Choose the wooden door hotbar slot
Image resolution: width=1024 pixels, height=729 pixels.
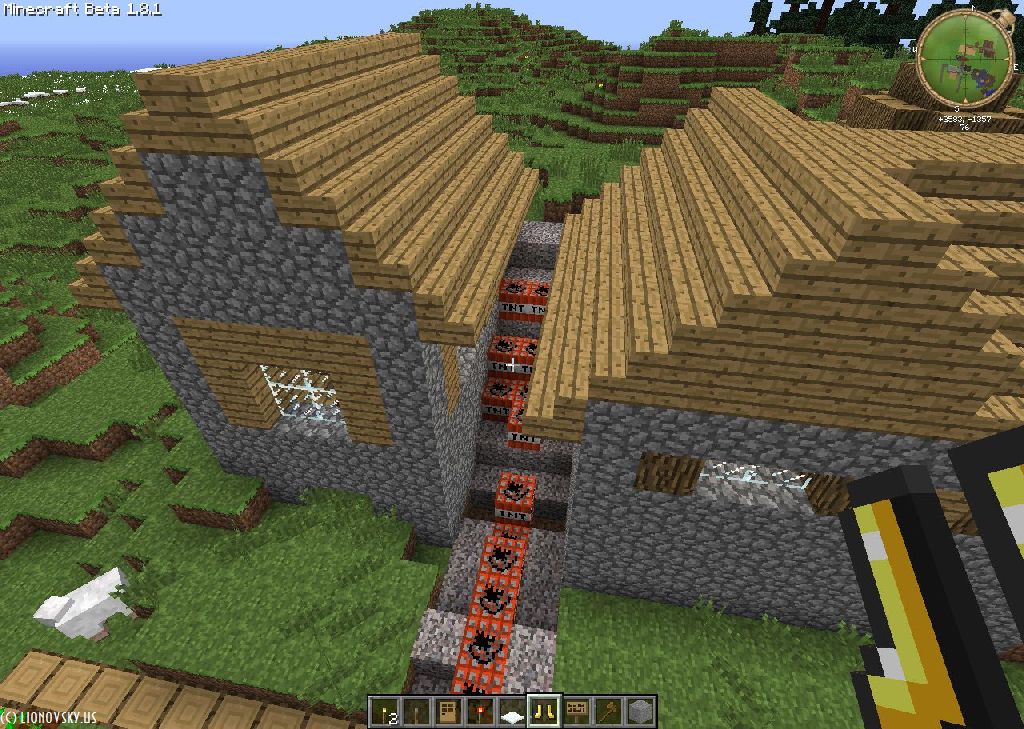449,712
